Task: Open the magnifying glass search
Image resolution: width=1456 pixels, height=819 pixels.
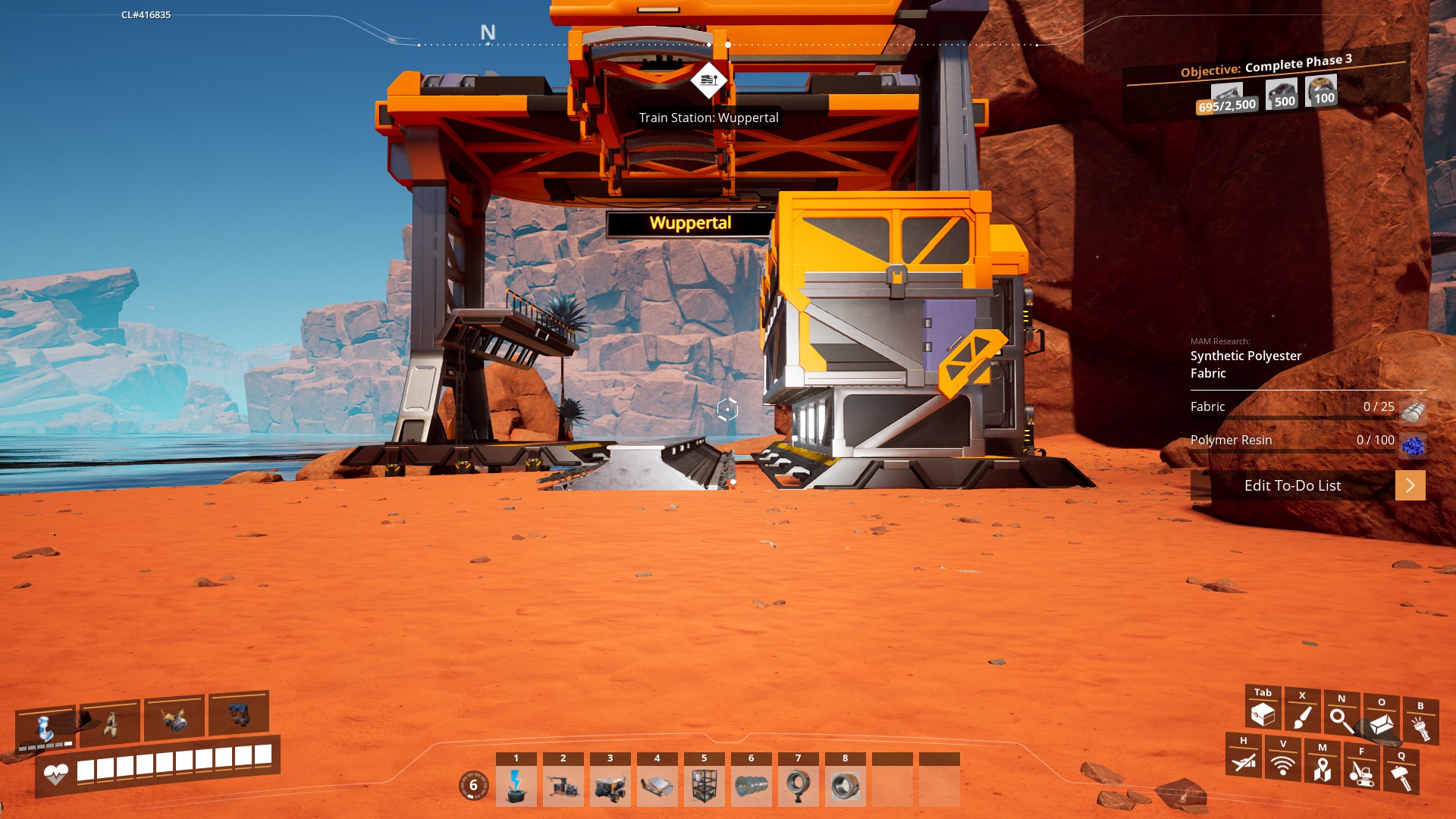Action: click(1341, 720)
